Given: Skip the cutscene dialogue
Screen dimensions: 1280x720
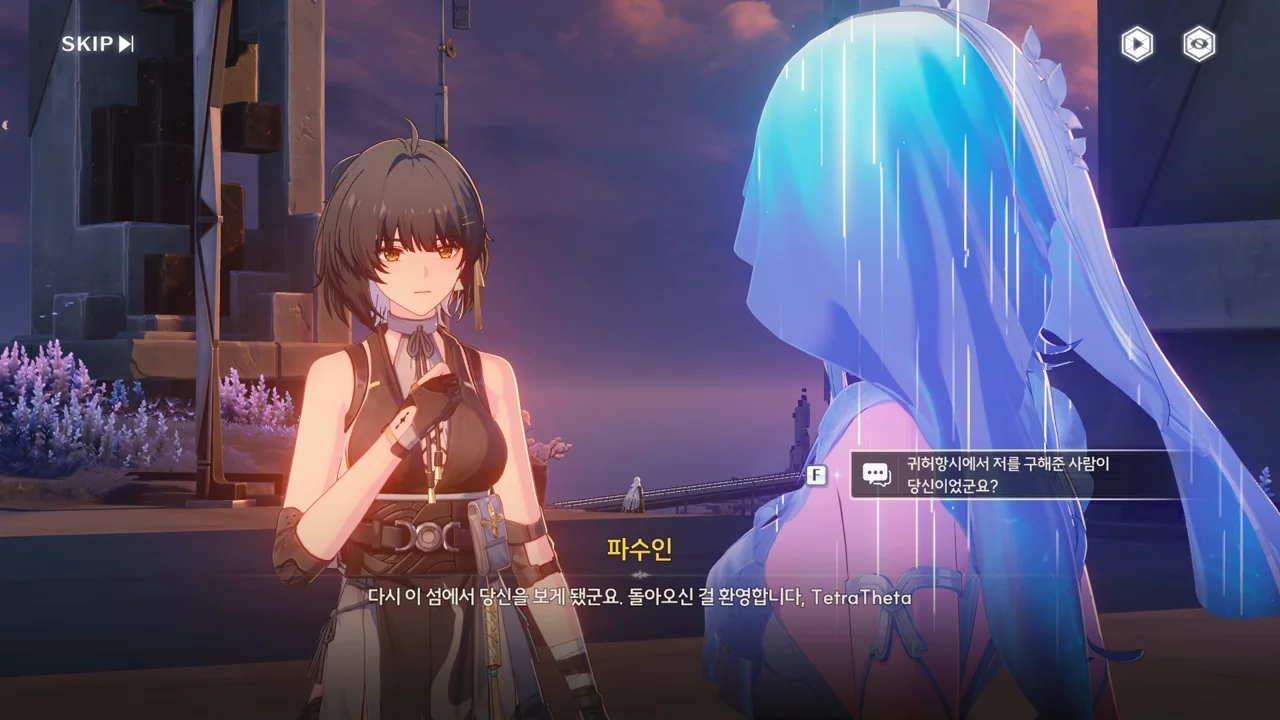Looking at the screenshot, I should point(97,44).
